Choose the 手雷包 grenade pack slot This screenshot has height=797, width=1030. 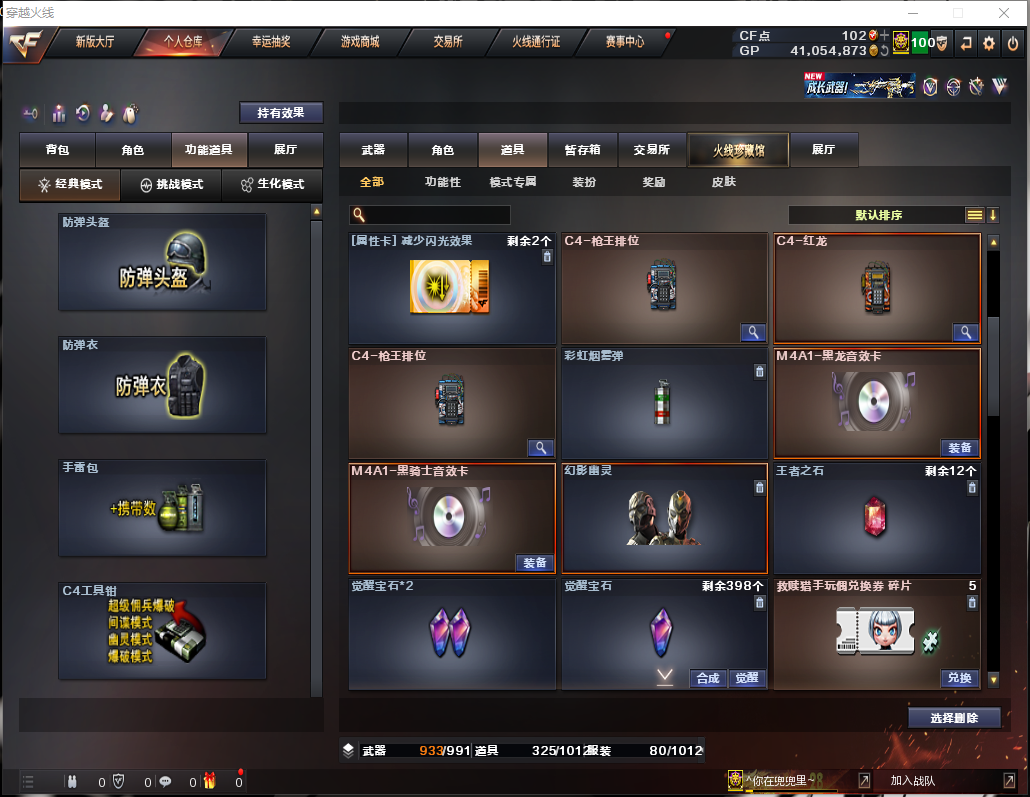162,508
